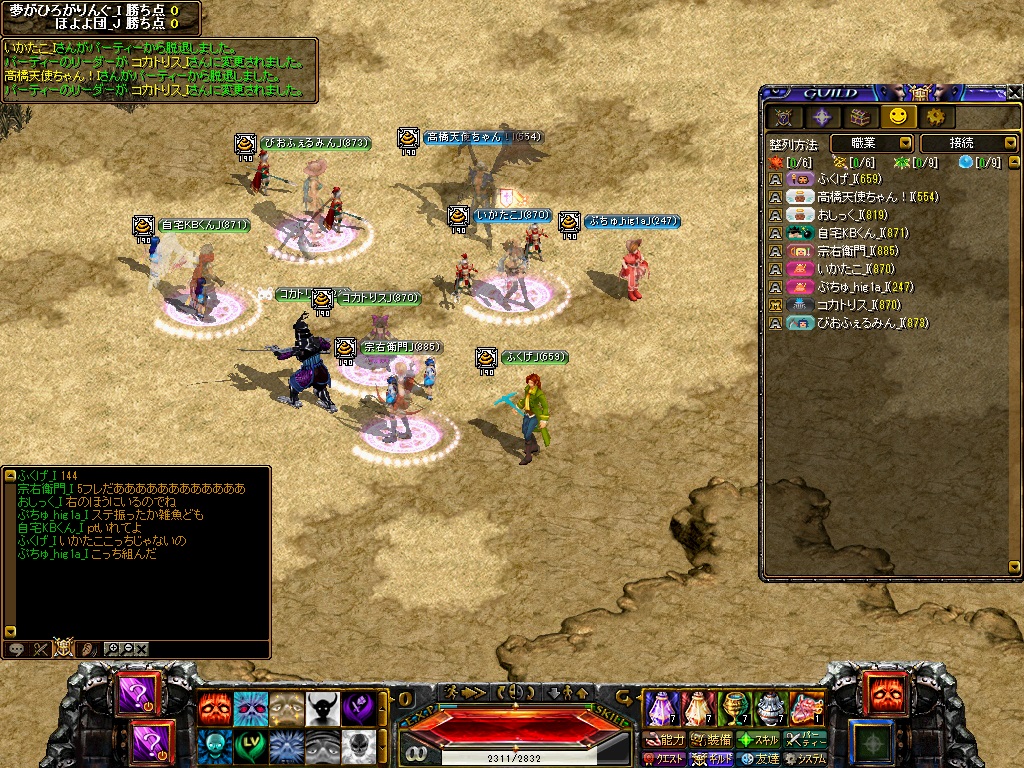Image resolution: width=1024 pixels, height=768 pixels.
Task: Open the パーティー party menu
Action: coord(807,740)
